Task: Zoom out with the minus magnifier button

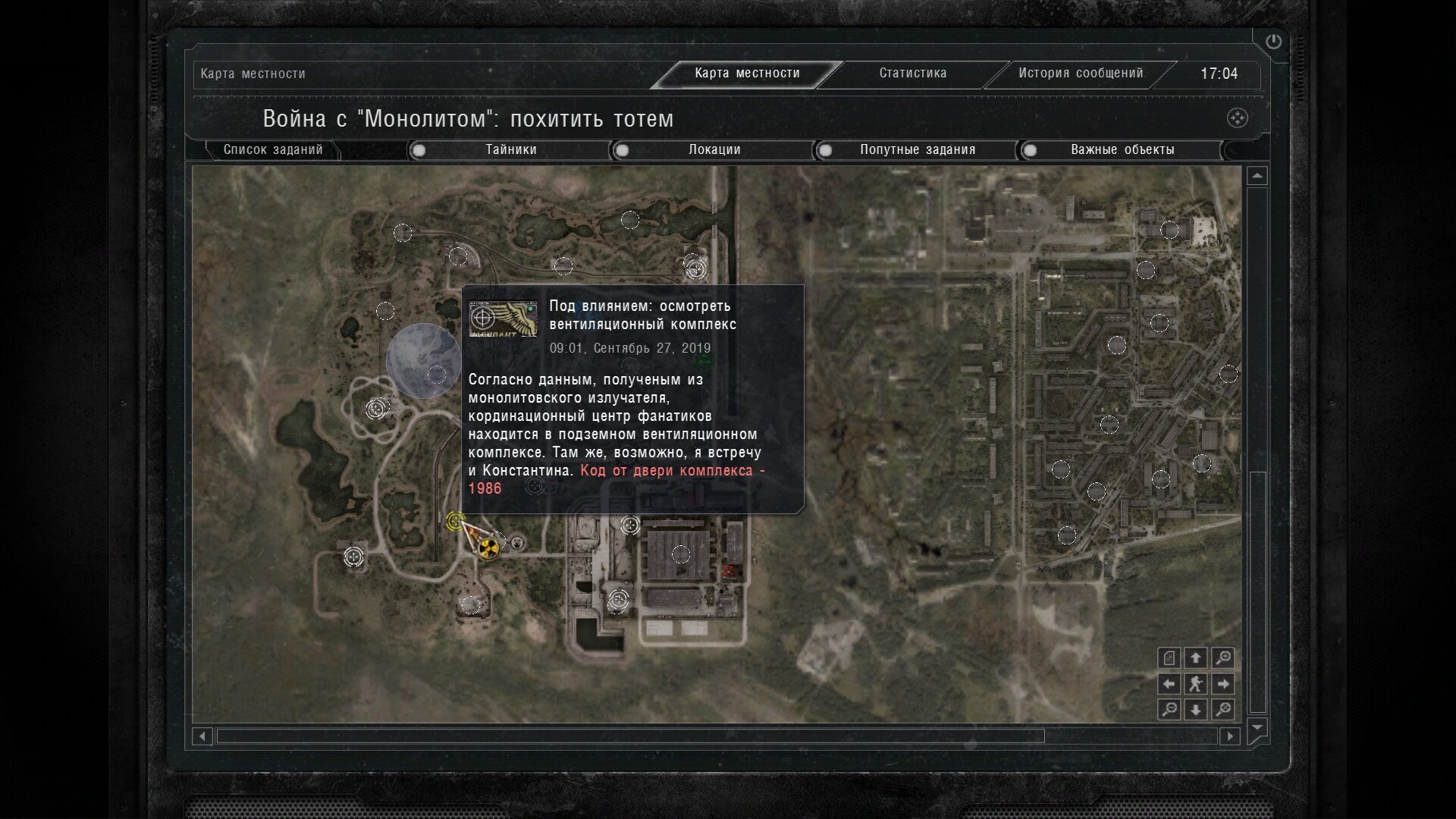Action: pyautogui.click(x=1169, y=710)
